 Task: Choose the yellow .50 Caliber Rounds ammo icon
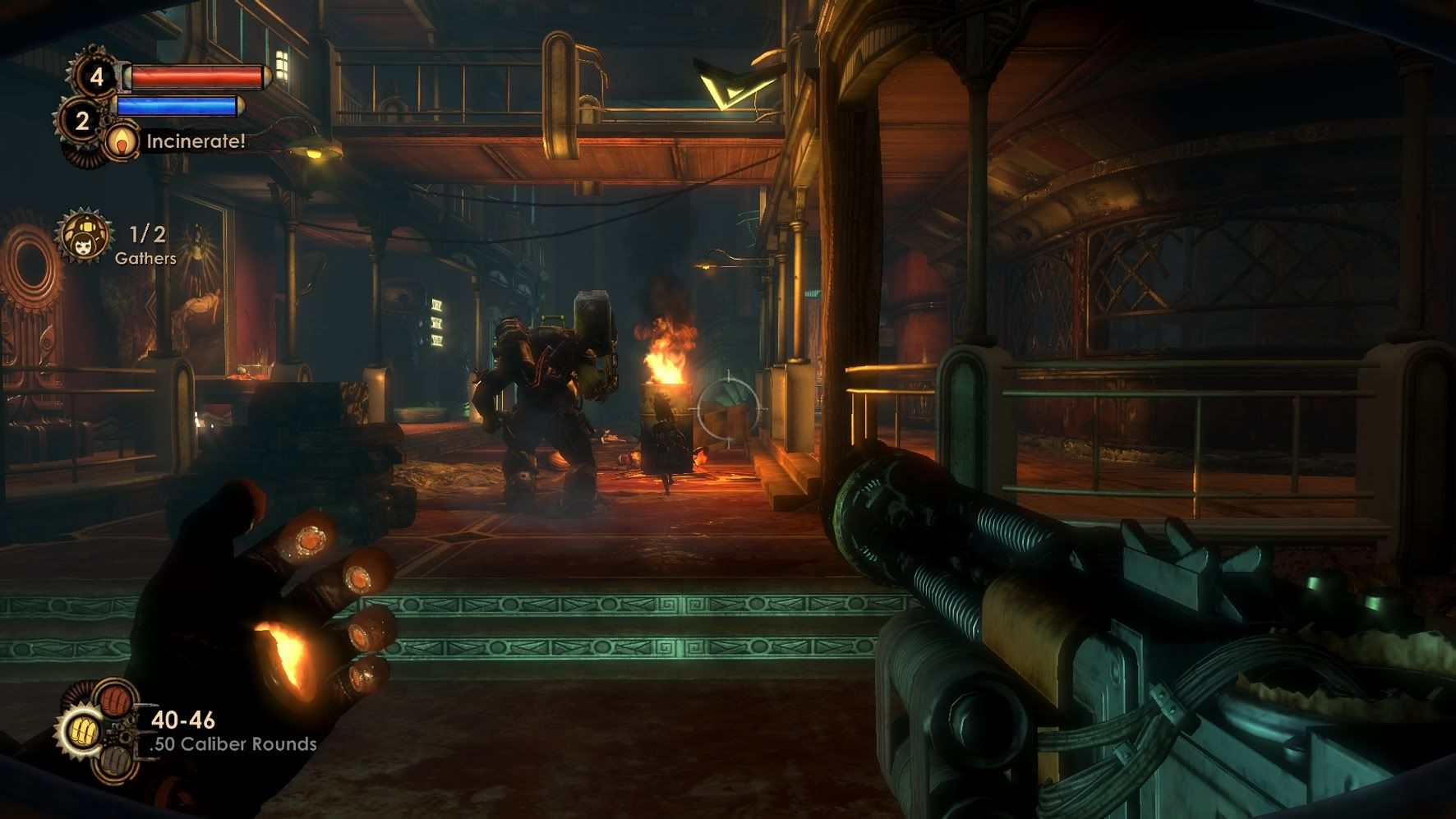pos(81,730)
